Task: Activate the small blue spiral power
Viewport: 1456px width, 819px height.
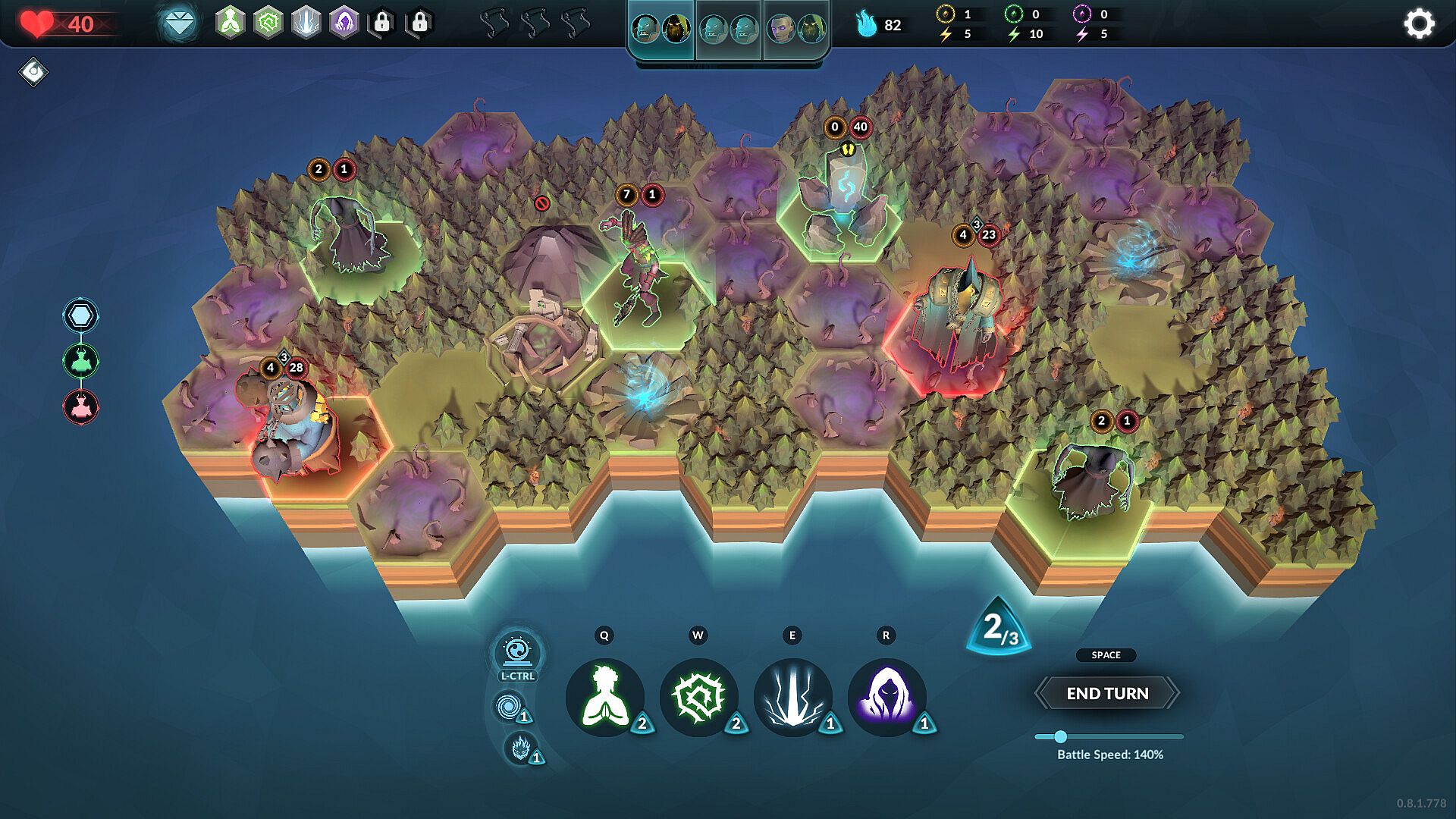Action: [508, 707]
